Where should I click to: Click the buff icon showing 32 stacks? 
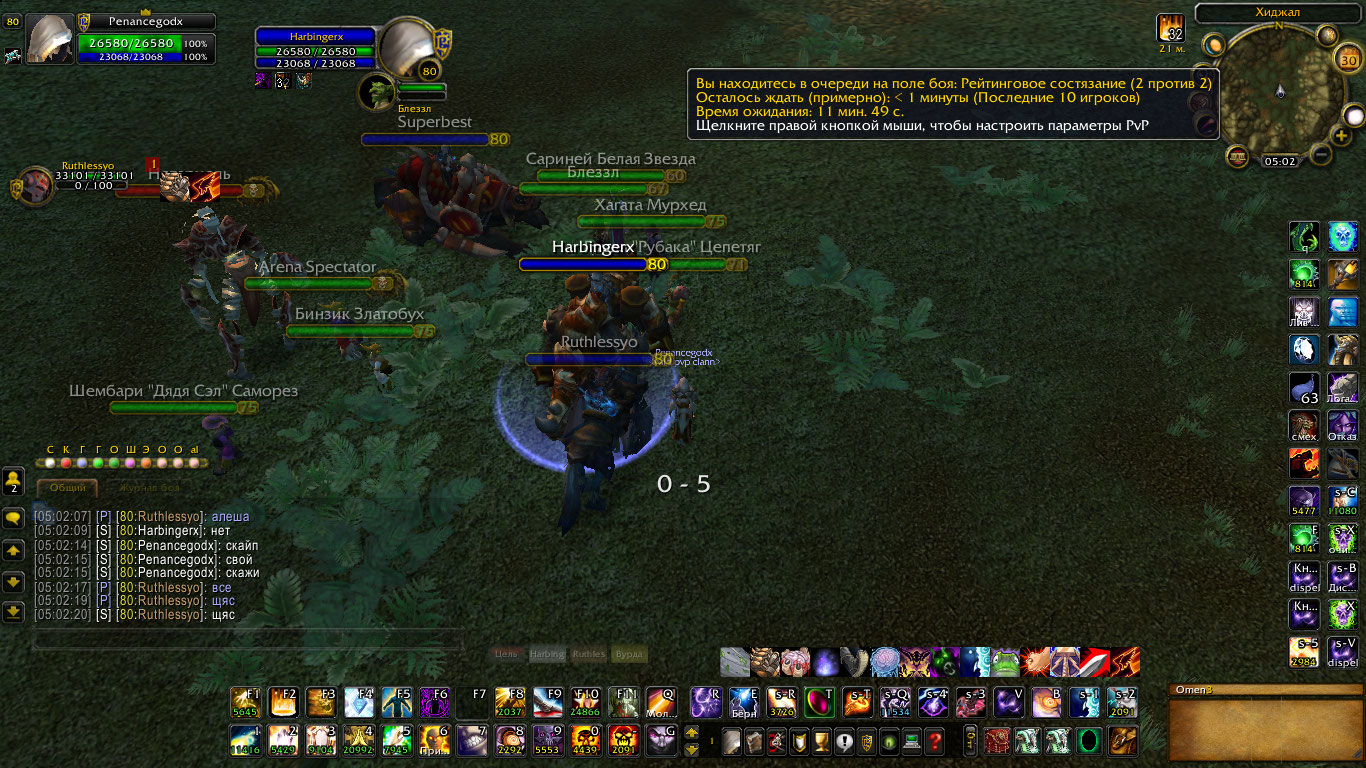tap(1170, 28)
